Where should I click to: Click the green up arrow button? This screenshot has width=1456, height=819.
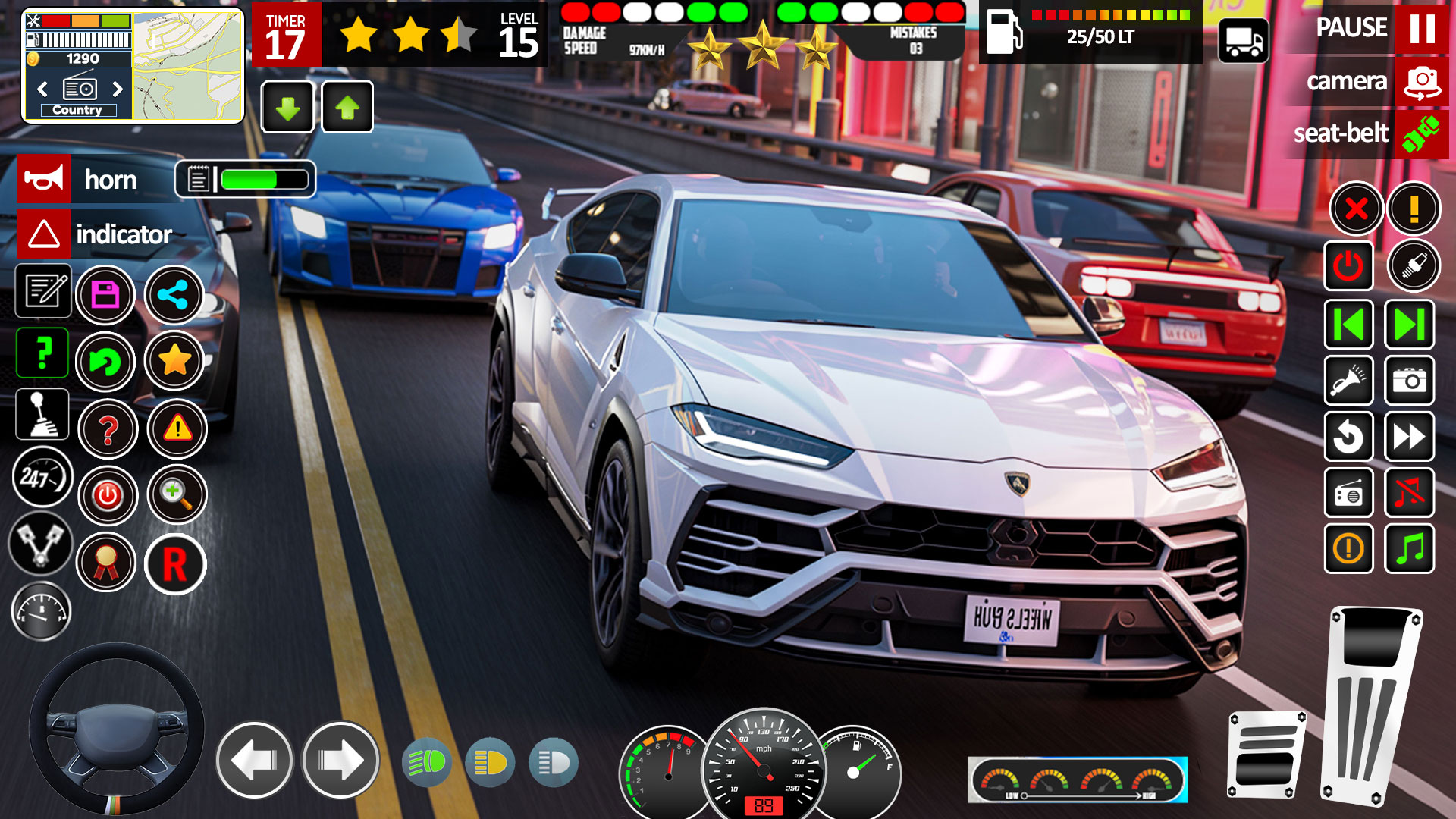(x=347, y=108)
